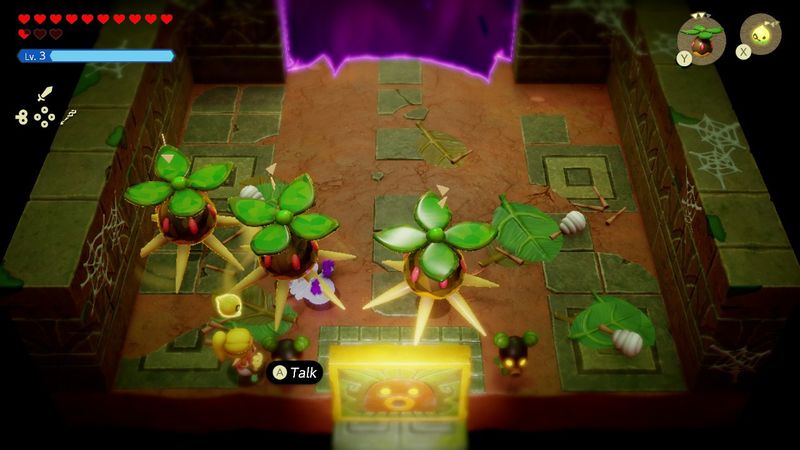This screenshot has height=450, width=800.
Task: Select the wind-up key icon
Action: (22, 117)
